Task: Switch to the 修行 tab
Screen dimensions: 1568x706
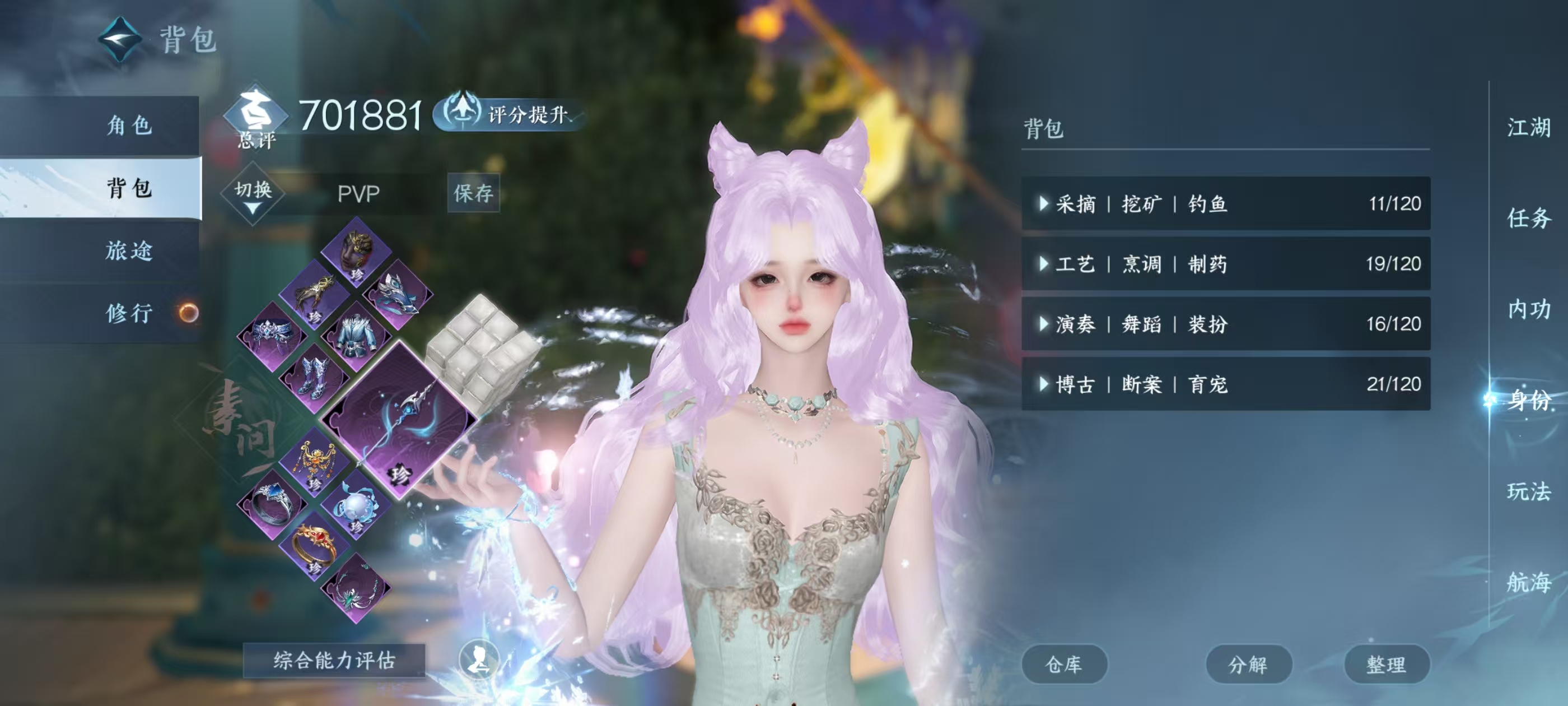Action: pos(131,314)
